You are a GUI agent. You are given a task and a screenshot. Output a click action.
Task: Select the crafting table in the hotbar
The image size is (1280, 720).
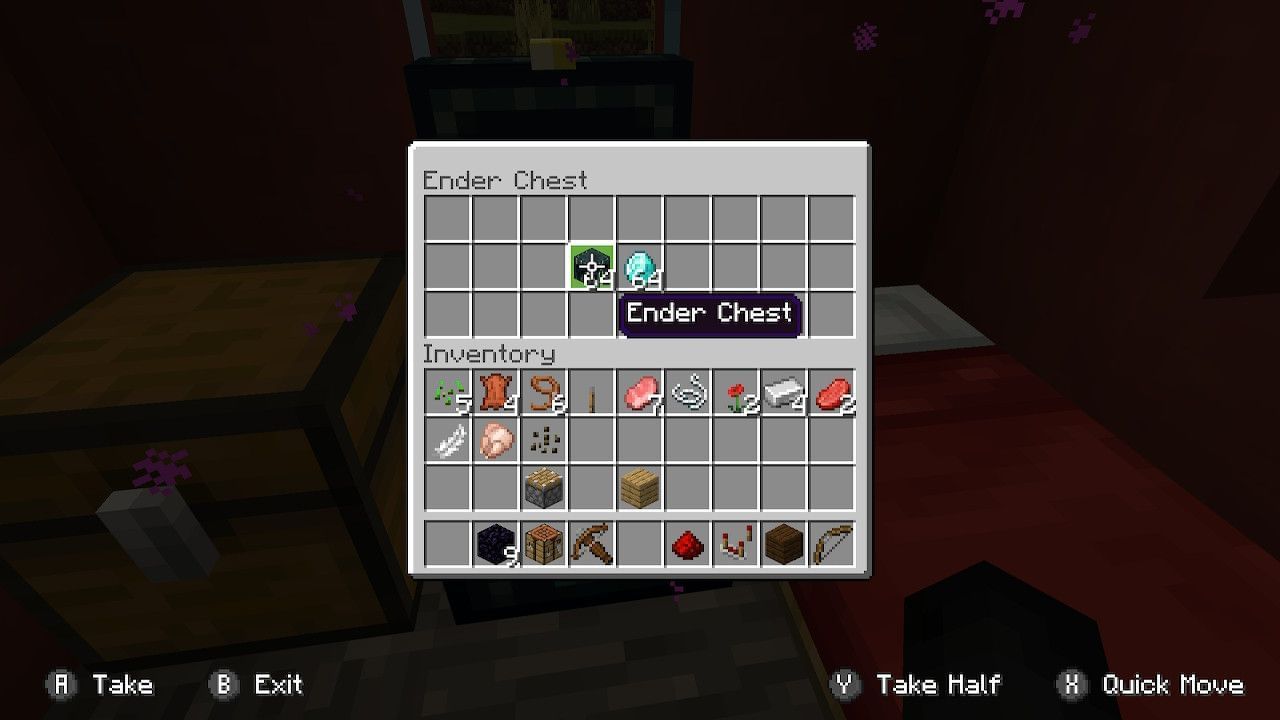pyautogui.click(x=543, y=543)
